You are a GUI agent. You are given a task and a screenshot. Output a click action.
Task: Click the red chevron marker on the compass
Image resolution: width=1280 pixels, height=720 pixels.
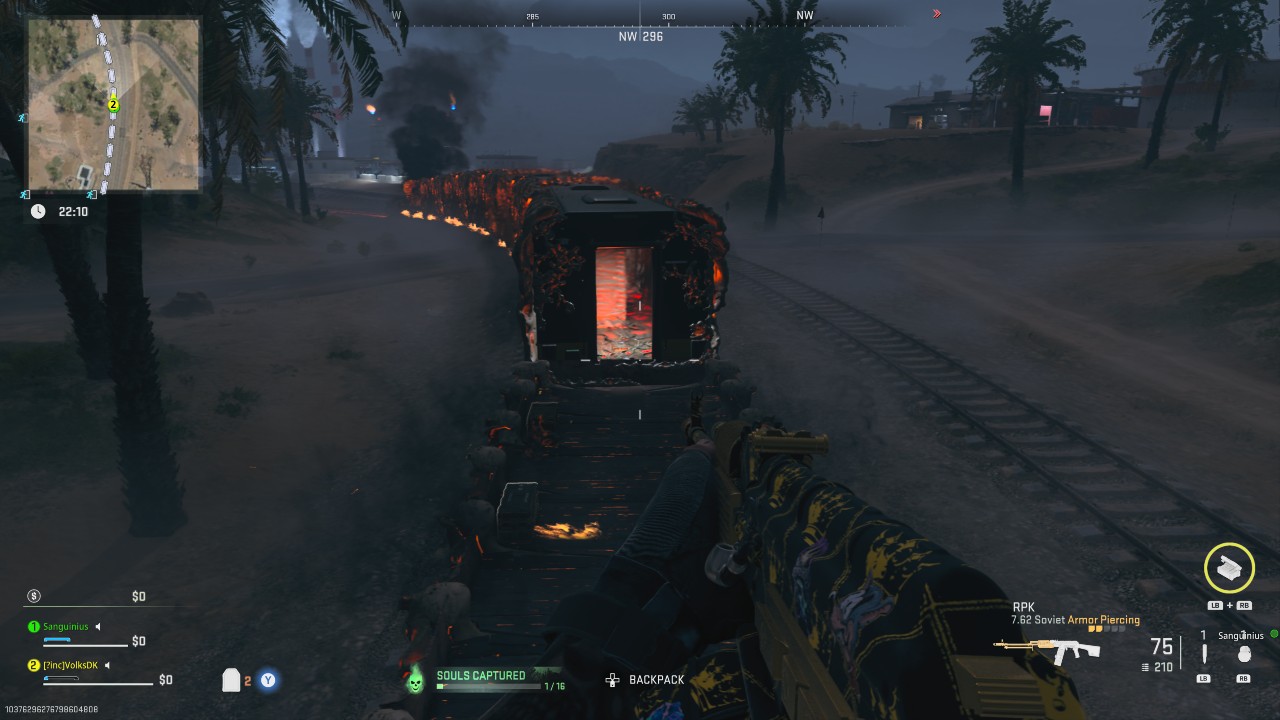(x=936, y=13)
